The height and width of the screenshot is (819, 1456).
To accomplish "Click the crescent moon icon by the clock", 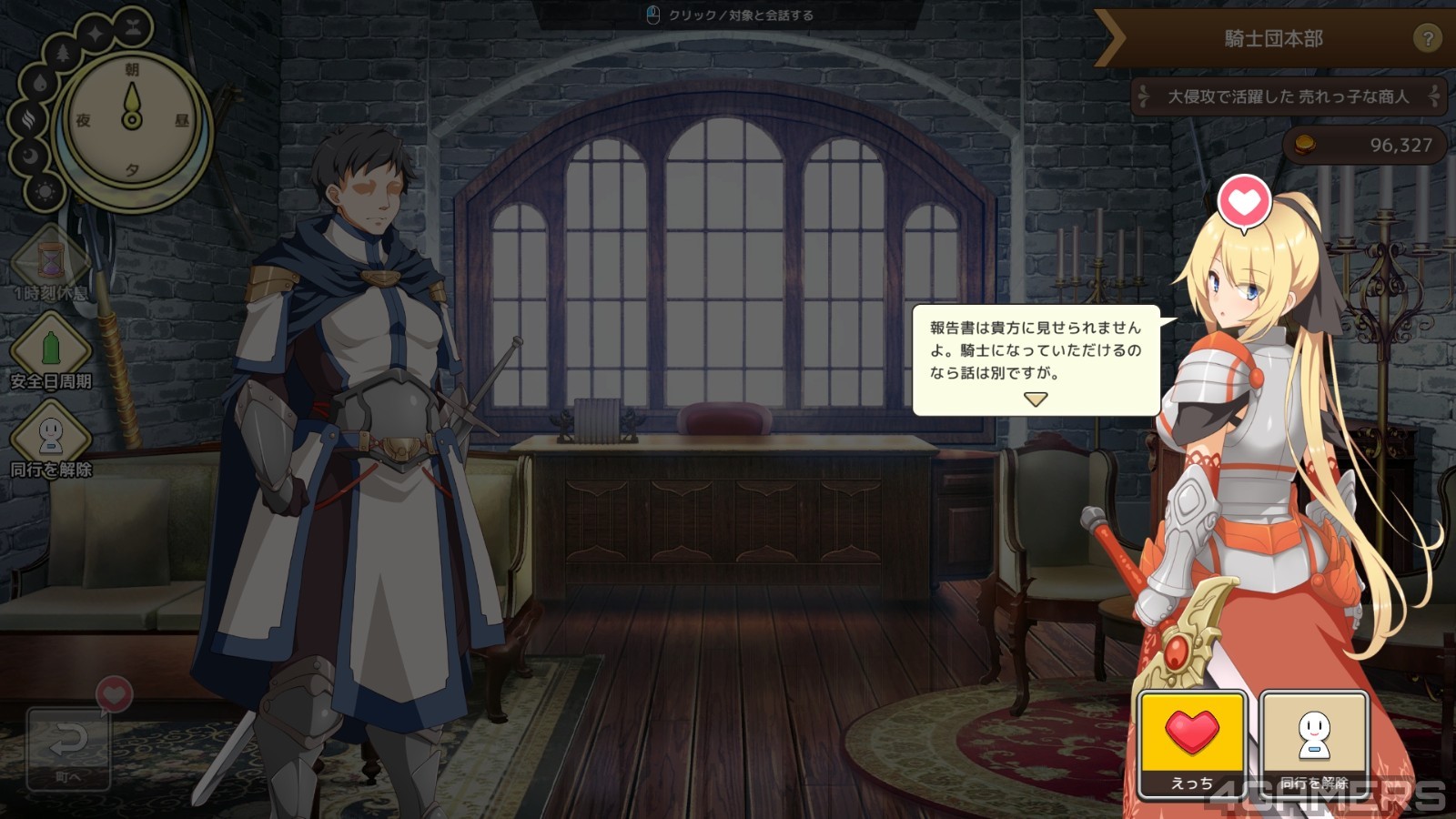I will (31, 156).
